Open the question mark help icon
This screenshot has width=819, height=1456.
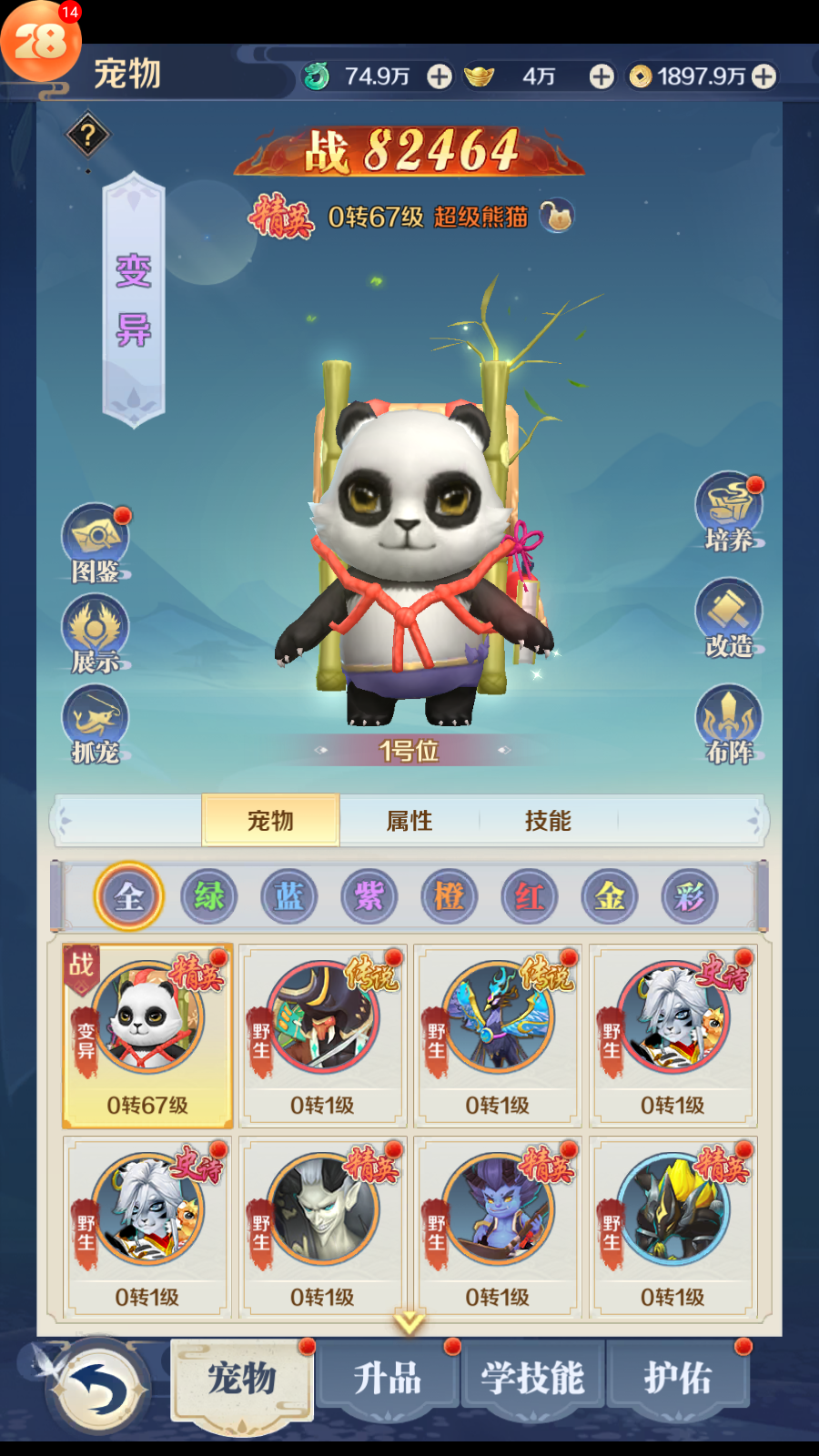(x=88, y=136)
